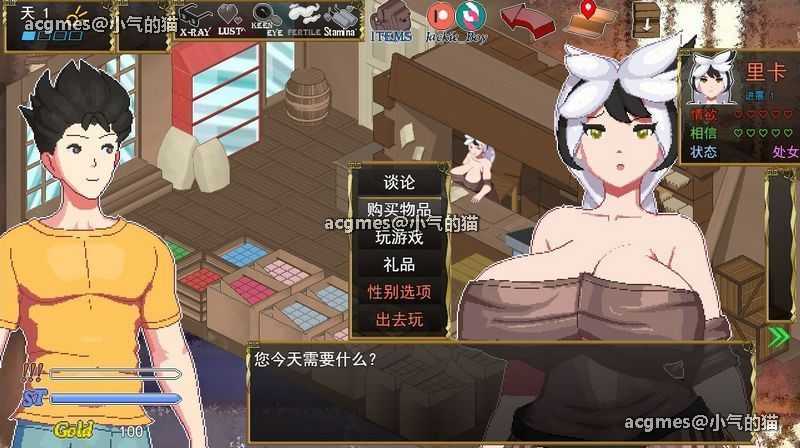The width and height of the screenshot is (800, 448).
Task: Choose the 玩游戏 (play game) option
Action: (399, 237)
